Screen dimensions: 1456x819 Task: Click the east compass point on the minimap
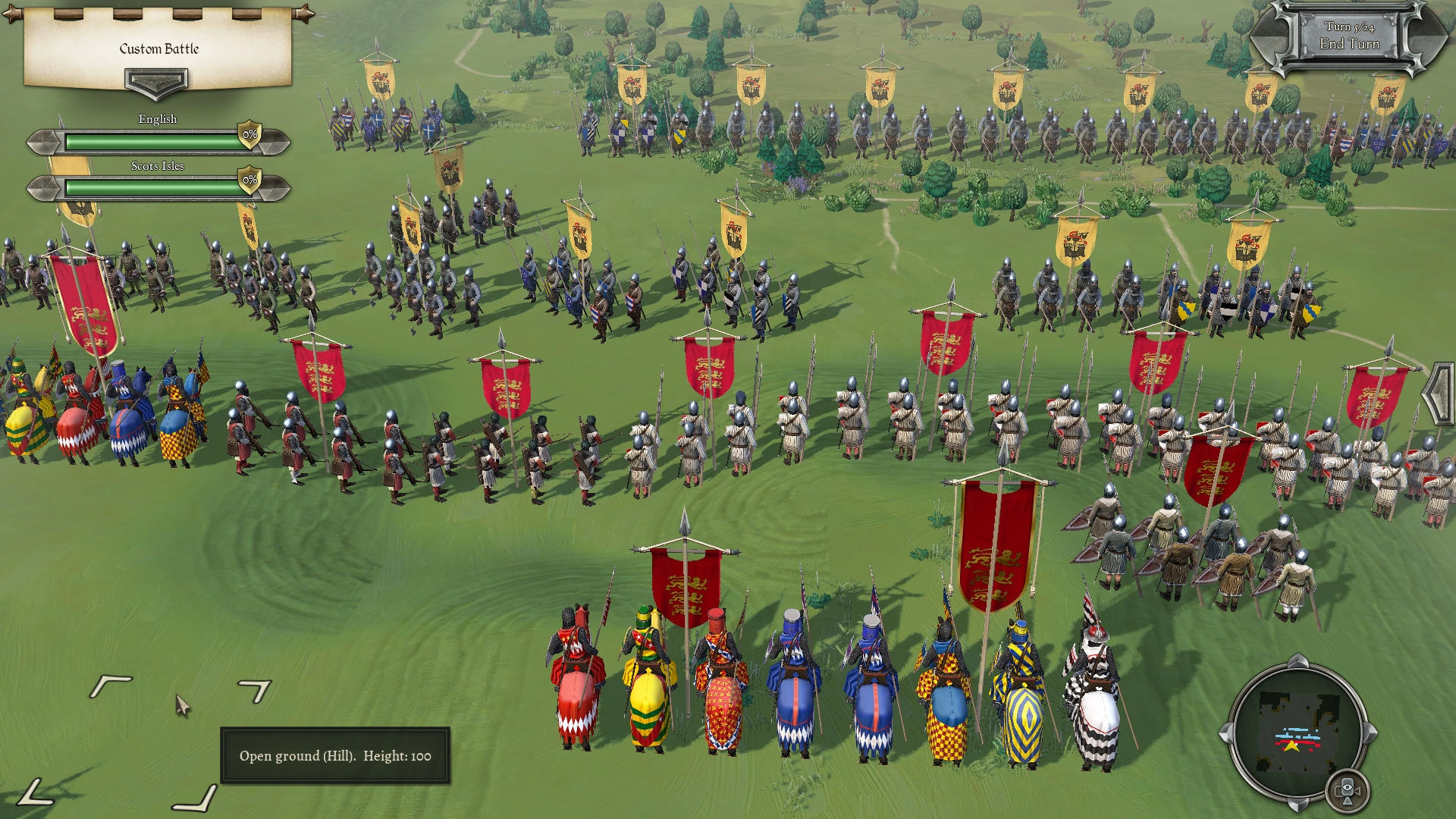tap(1367, 733)
